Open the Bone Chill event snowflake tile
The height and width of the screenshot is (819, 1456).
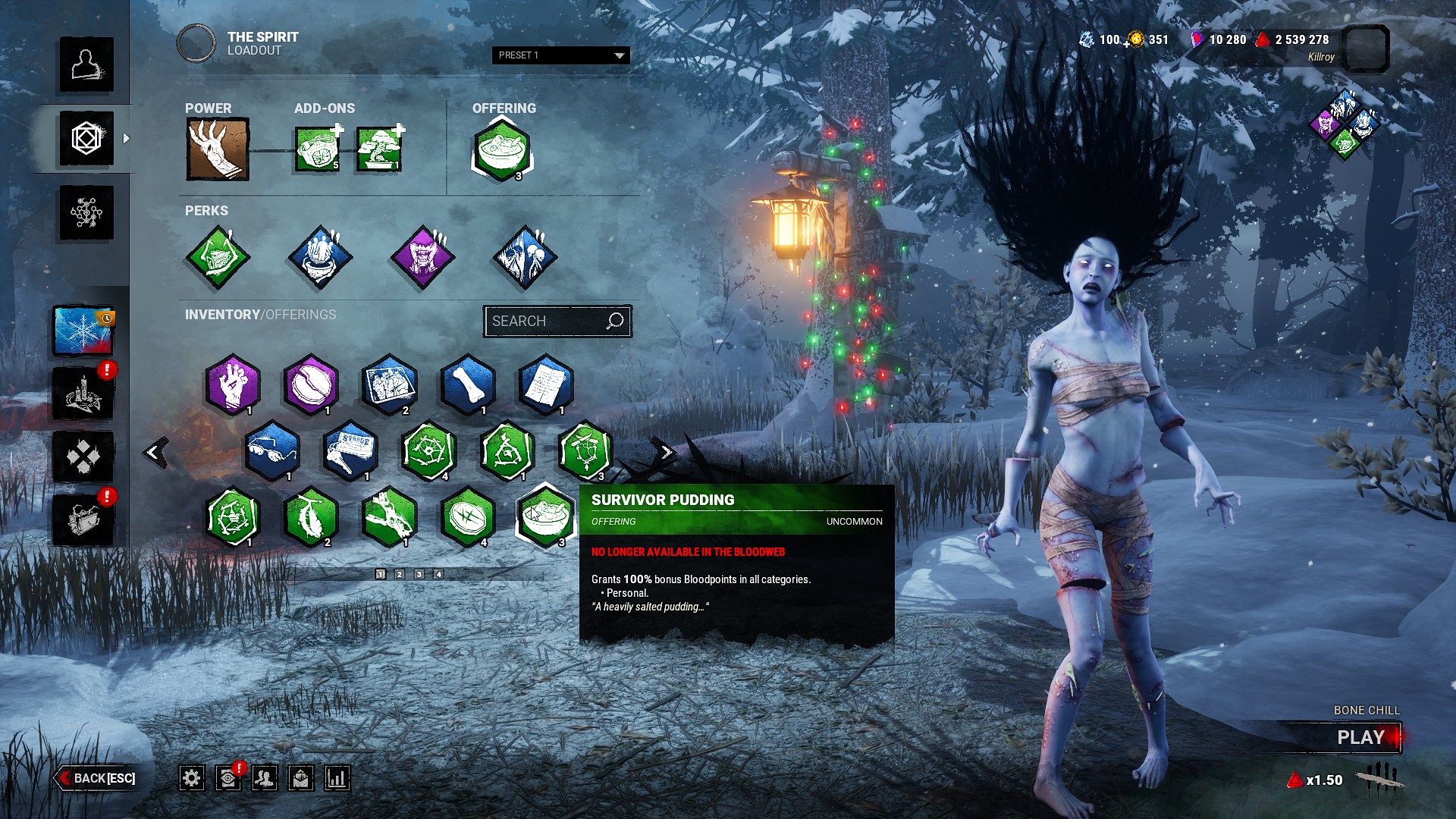click(83, 331)
